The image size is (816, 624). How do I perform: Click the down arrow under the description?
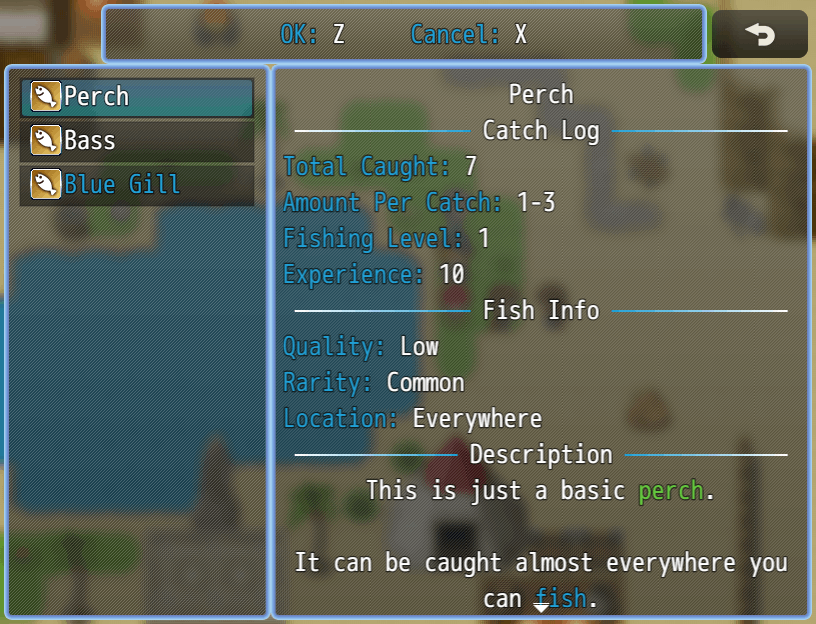tap(541, 606)
